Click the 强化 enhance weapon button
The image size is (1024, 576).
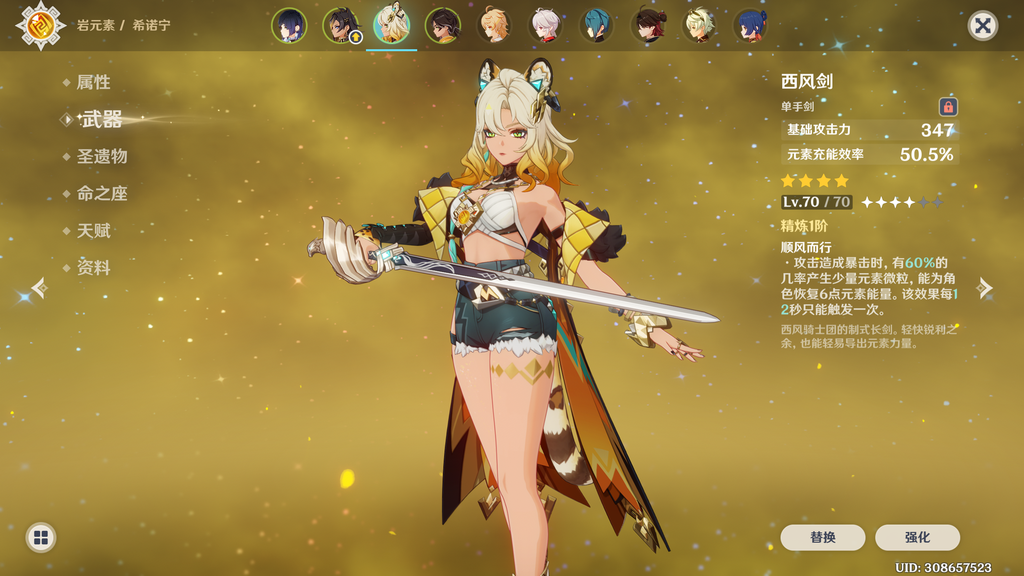[917, 538]
